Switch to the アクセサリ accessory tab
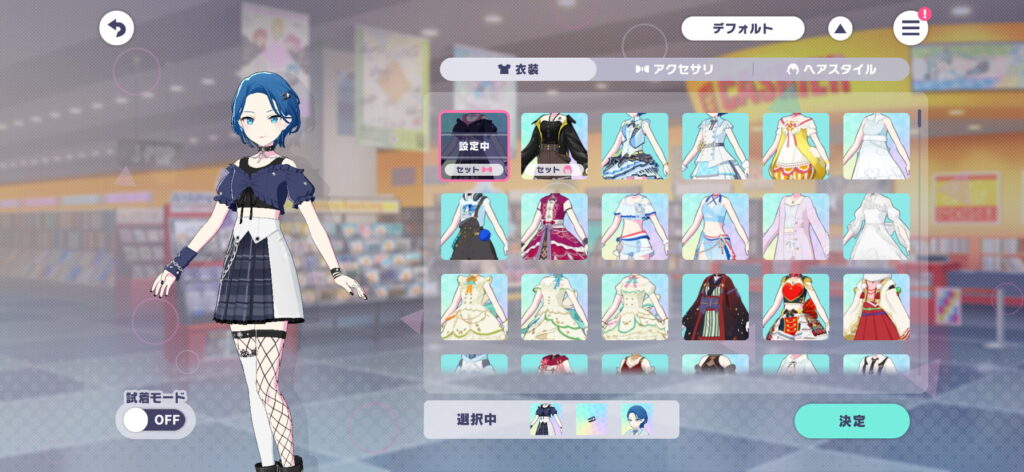This screenshot has height=472, width=1024. 674,69
